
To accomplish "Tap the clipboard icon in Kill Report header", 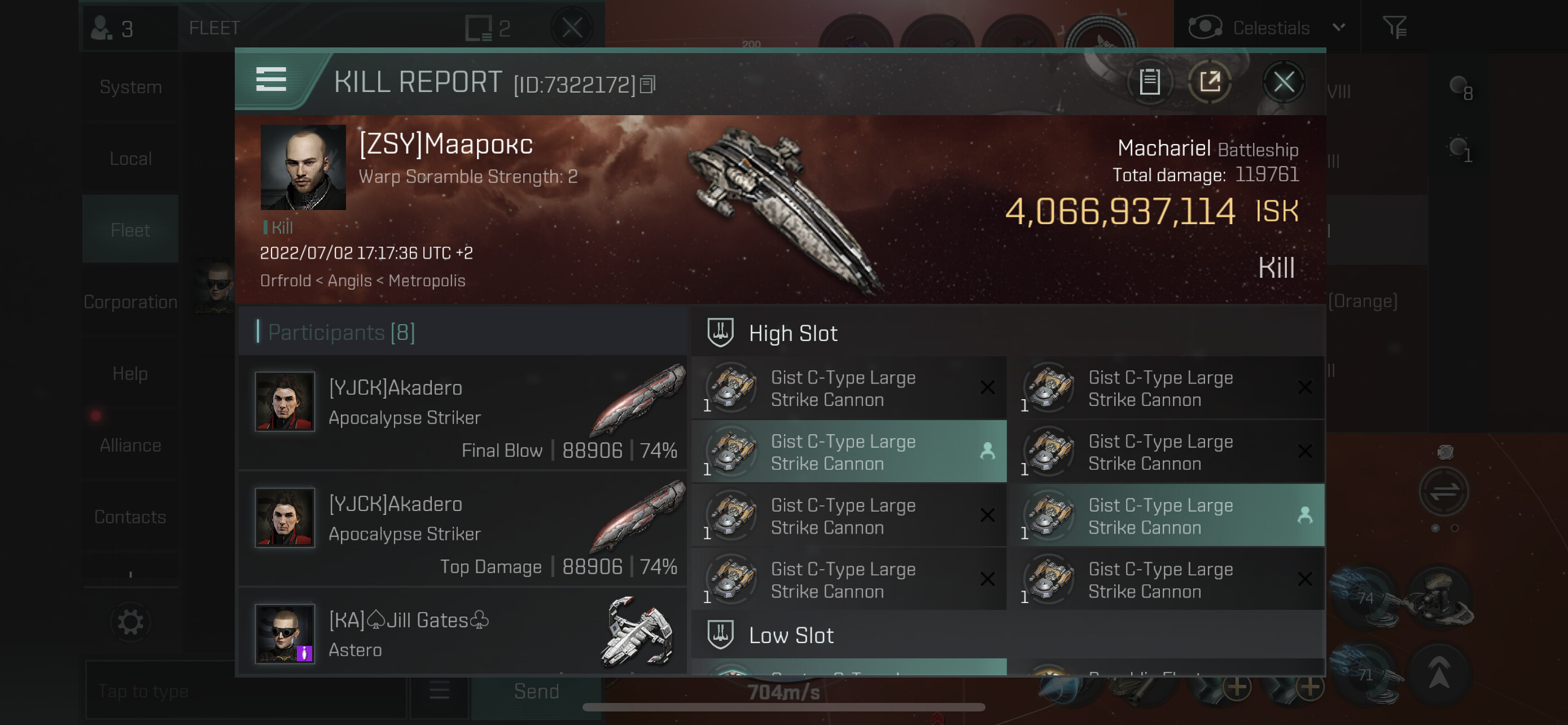I will click(1149, 81).
